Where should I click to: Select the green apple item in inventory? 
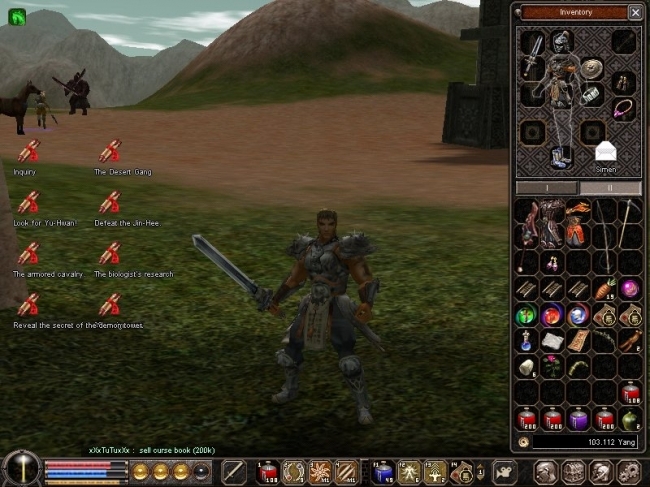coord(630,419)
